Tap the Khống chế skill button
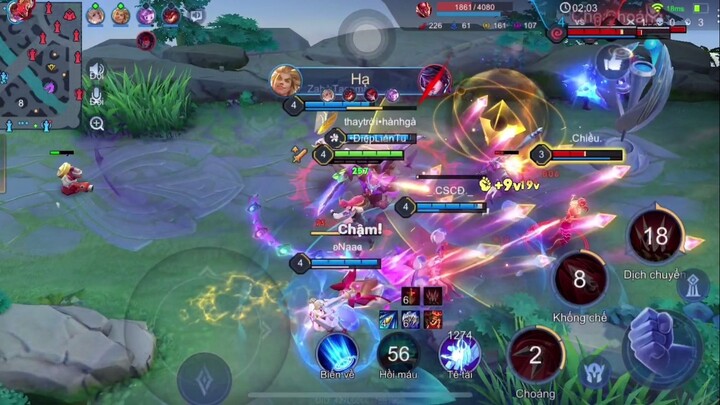 pyautogui.click(x=579, y=279)
